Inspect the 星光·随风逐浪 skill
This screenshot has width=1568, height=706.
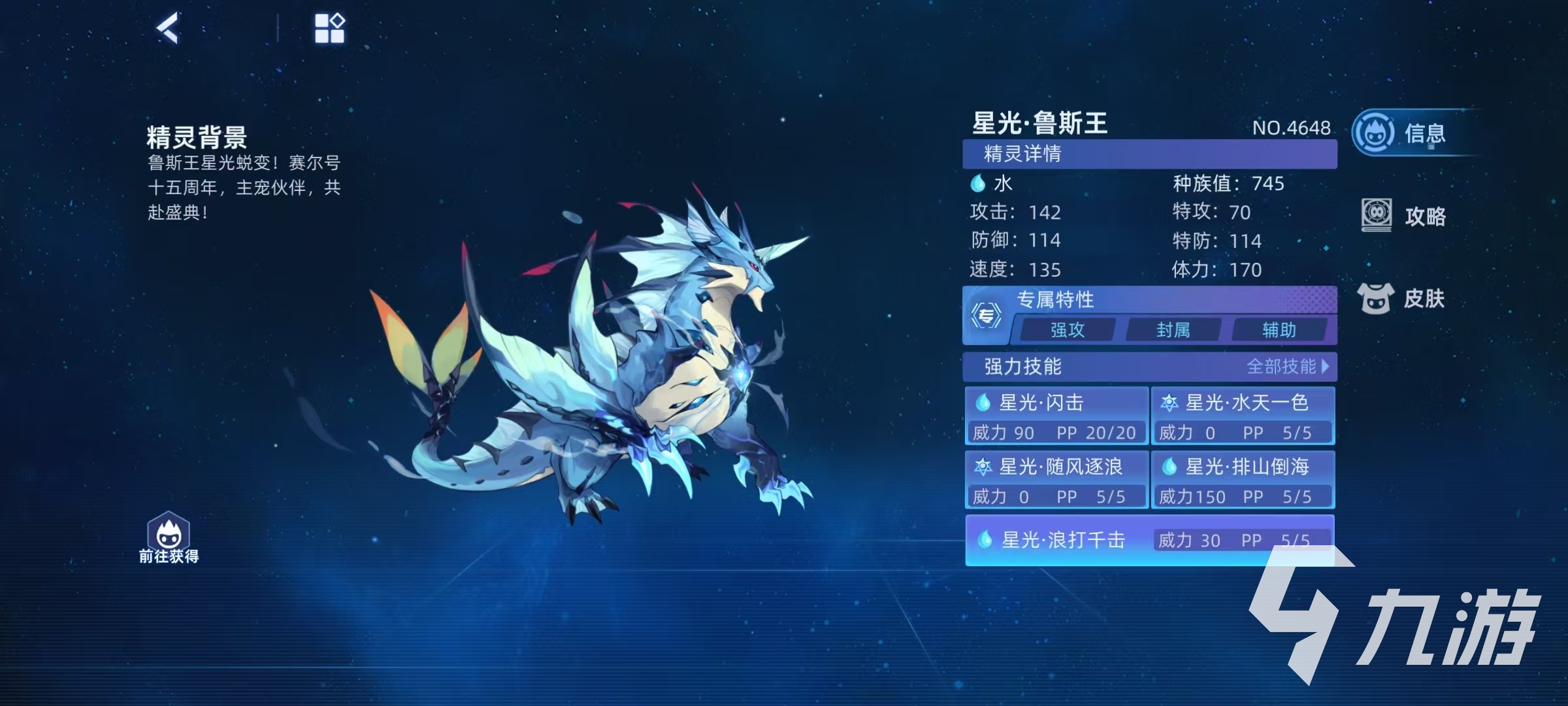pyautogui.click(x=1056, y=480)
